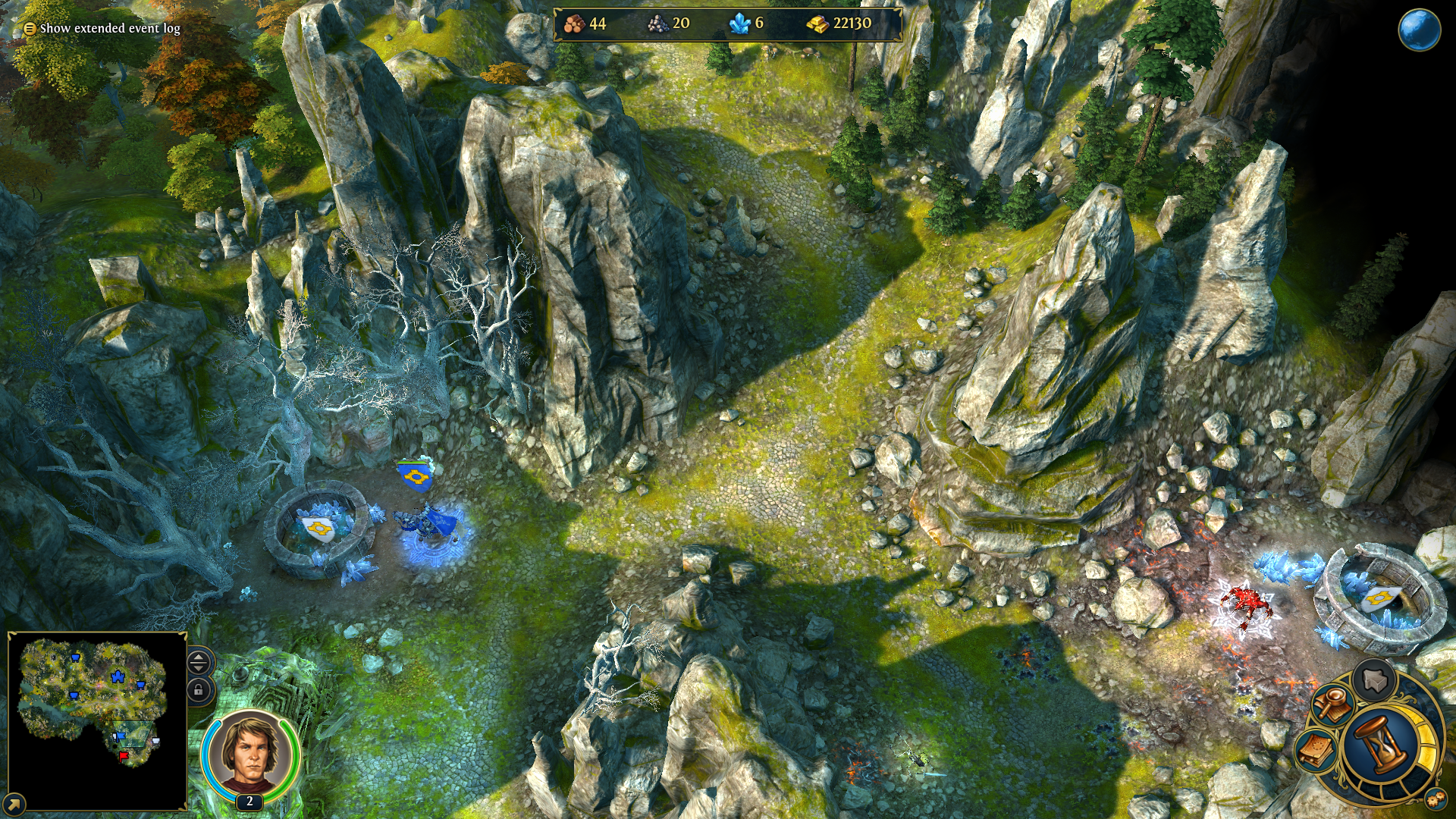Show the extended event log
1456x819 pixels.
click(102, 29)
